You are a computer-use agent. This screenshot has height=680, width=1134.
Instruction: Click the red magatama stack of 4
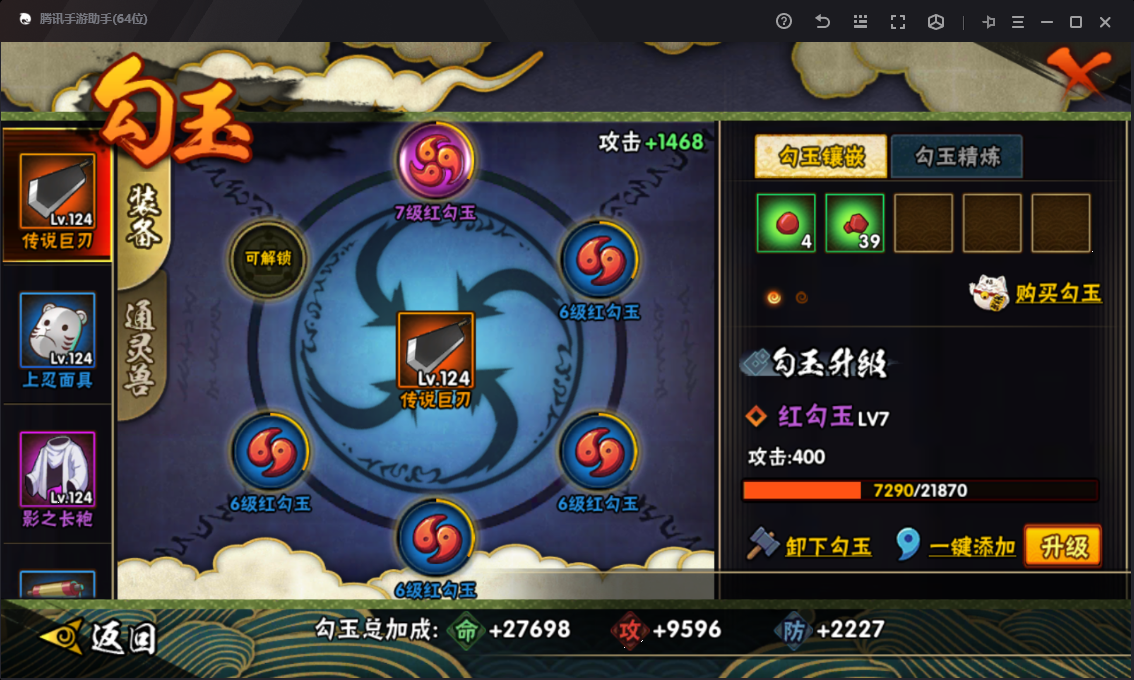pyautogui.click(x=786, y=222)
